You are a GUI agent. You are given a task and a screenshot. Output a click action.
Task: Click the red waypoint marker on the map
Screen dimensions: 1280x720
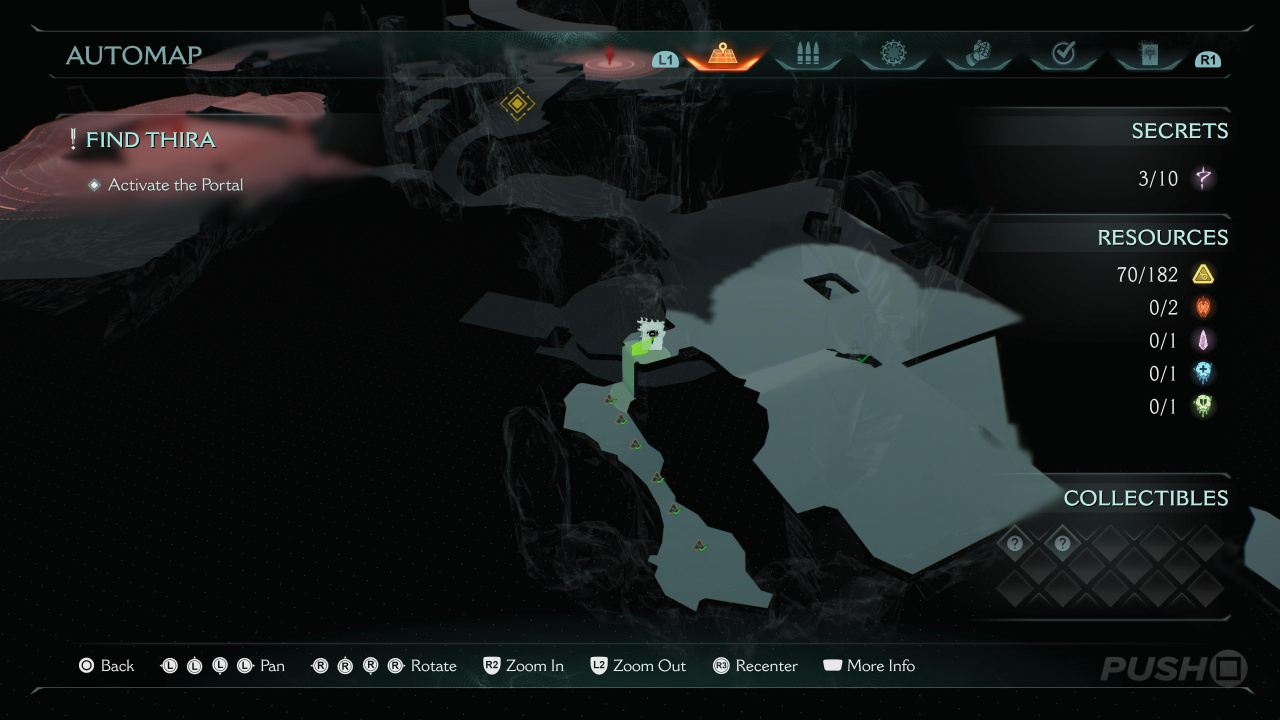(x=610, y=59)
